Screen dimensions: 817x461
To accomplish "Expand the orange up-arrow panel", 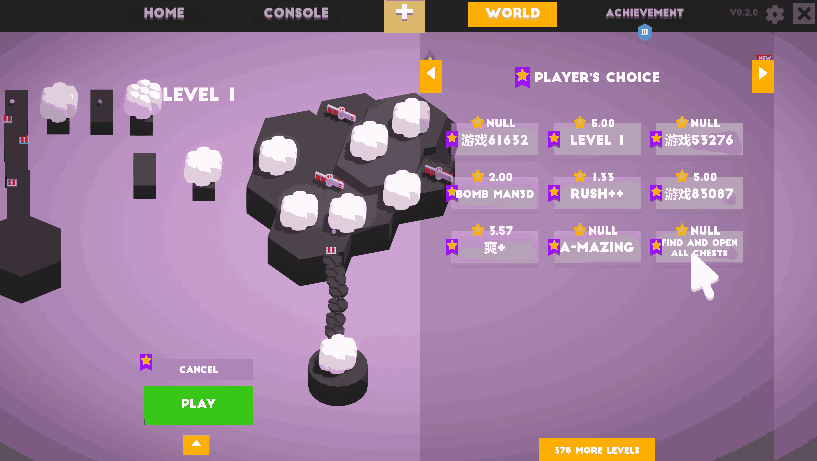I will (196, 444).
